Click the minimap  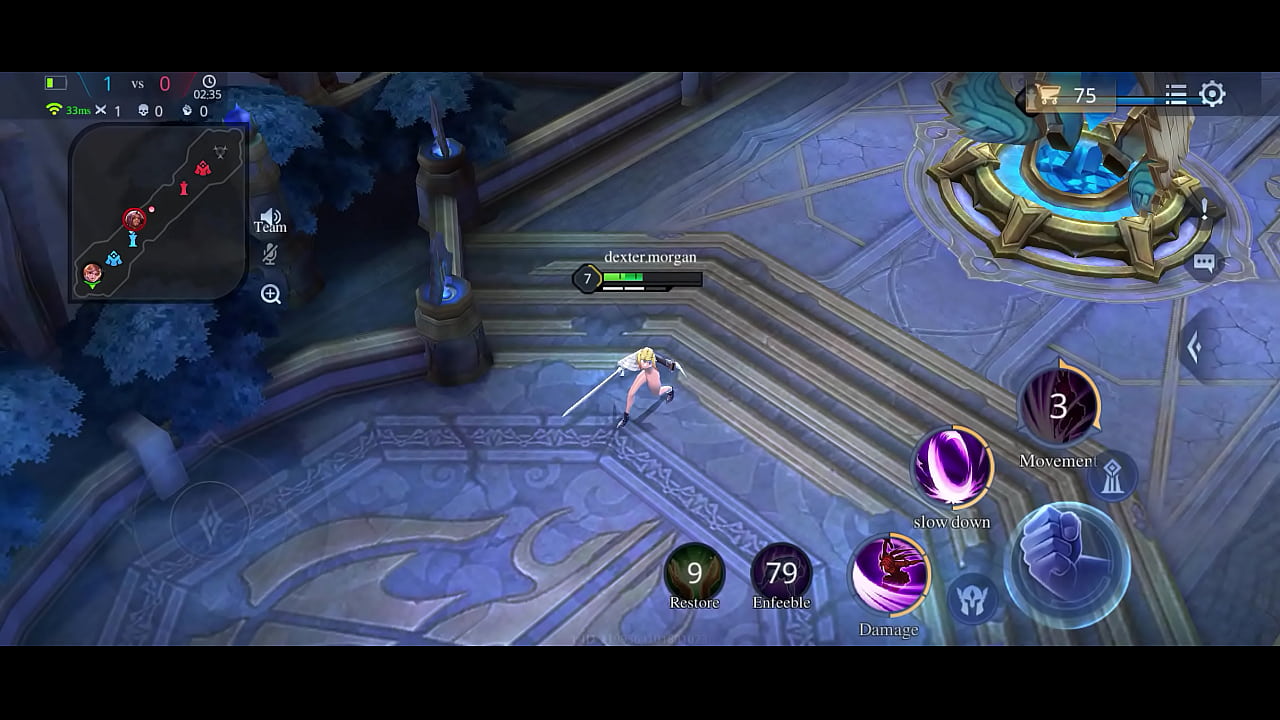tap(158, 212)
